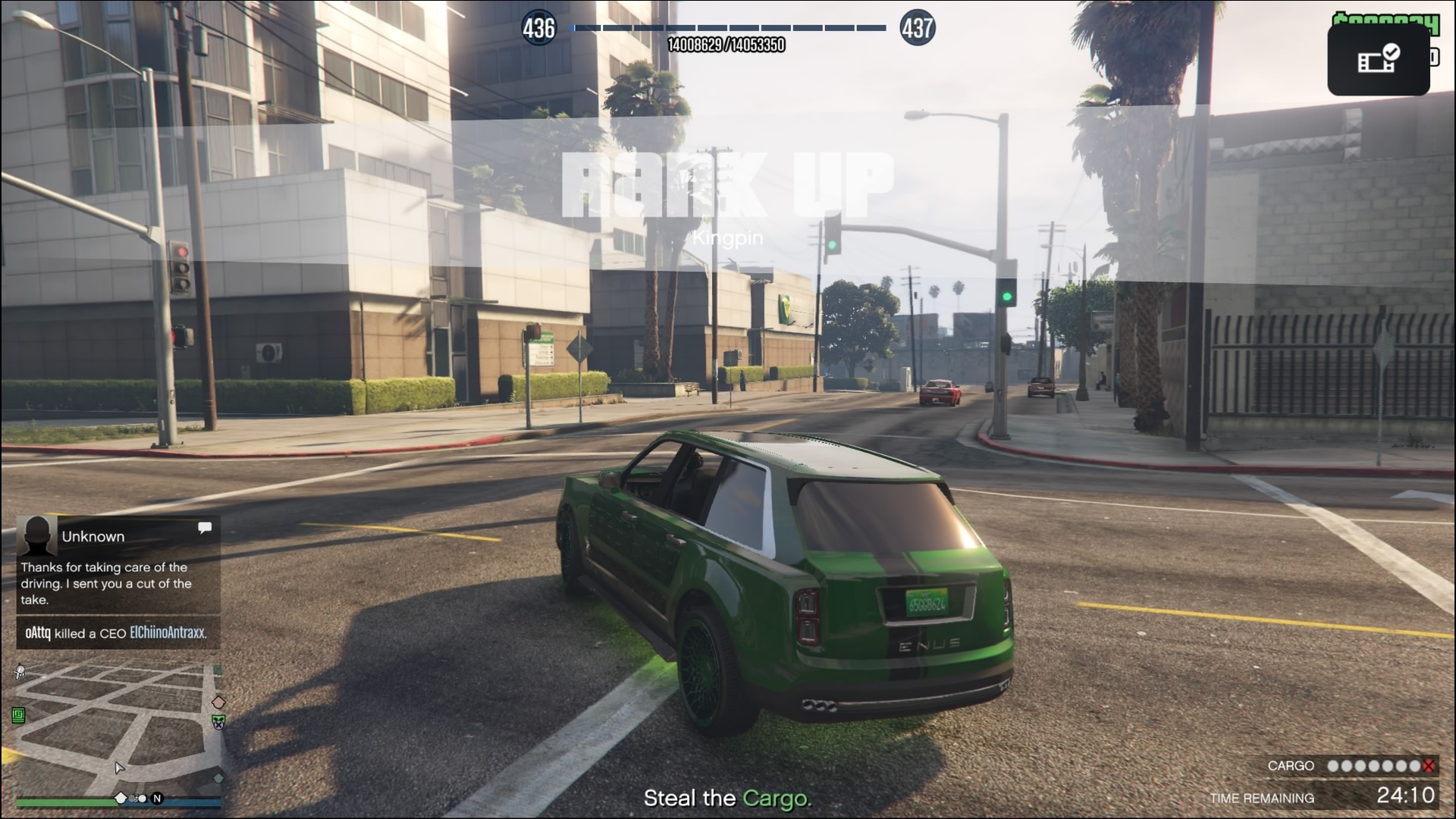Open the clip-saved recording overlay notification
This screenshot has width=1456, height=819.
(x=1378, y=59)
